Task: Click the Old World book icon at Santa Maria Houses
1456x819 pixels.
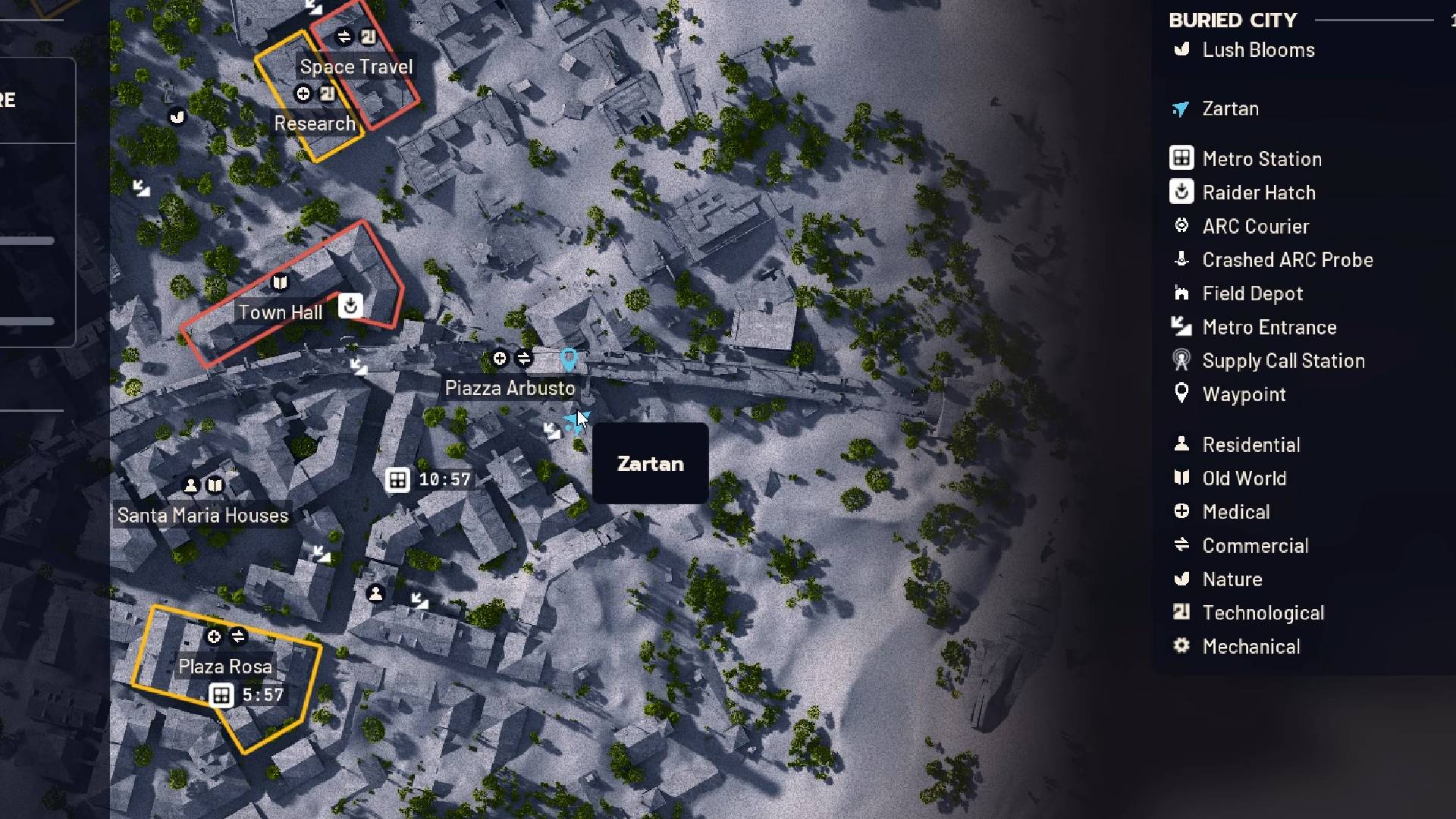Action: coord(216,486)
